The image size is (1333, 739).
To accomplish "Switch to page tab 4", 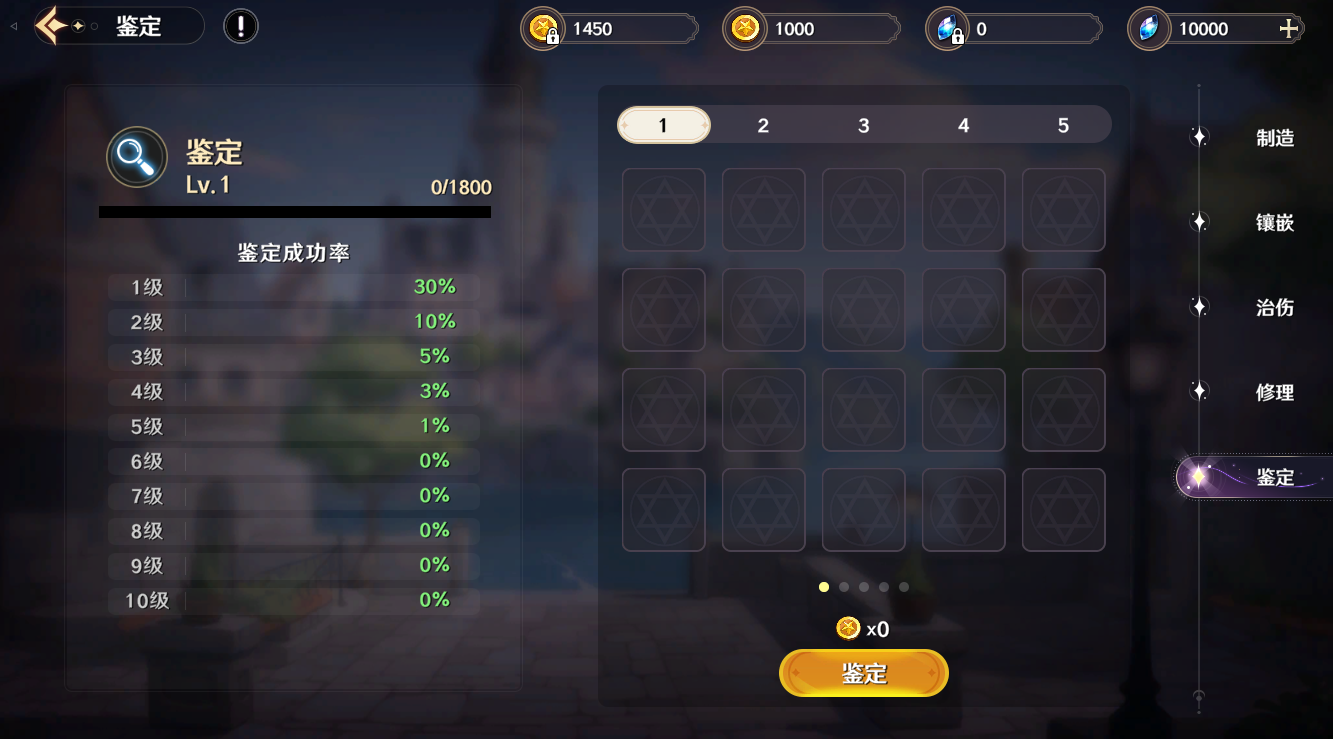I will pos(963,125).
